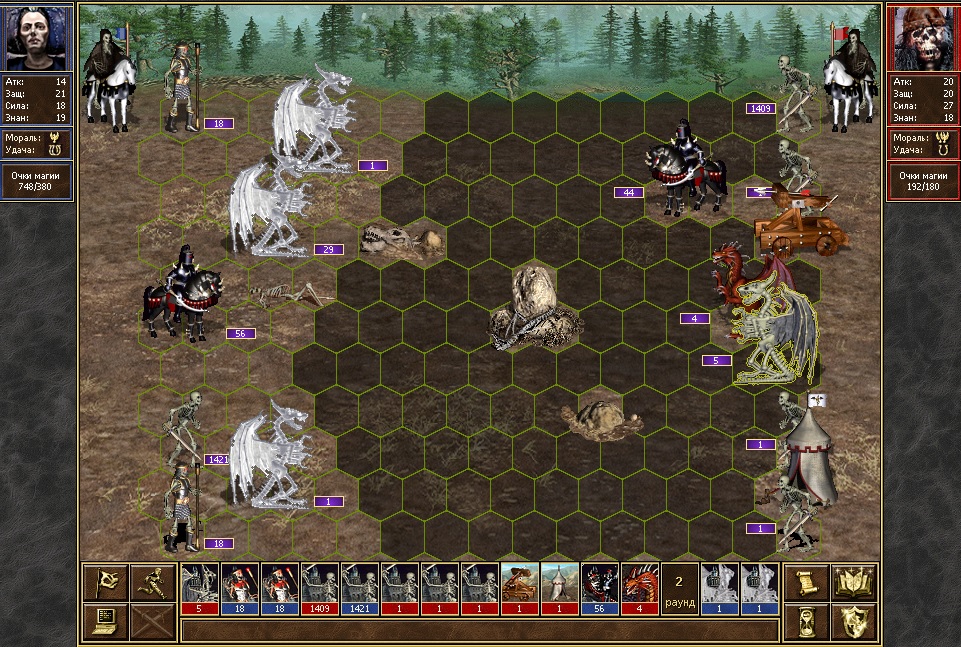The height and width of the screenshot is (647, 961).
Task: View the enemy hero's skull portrait
Action: 922,37
